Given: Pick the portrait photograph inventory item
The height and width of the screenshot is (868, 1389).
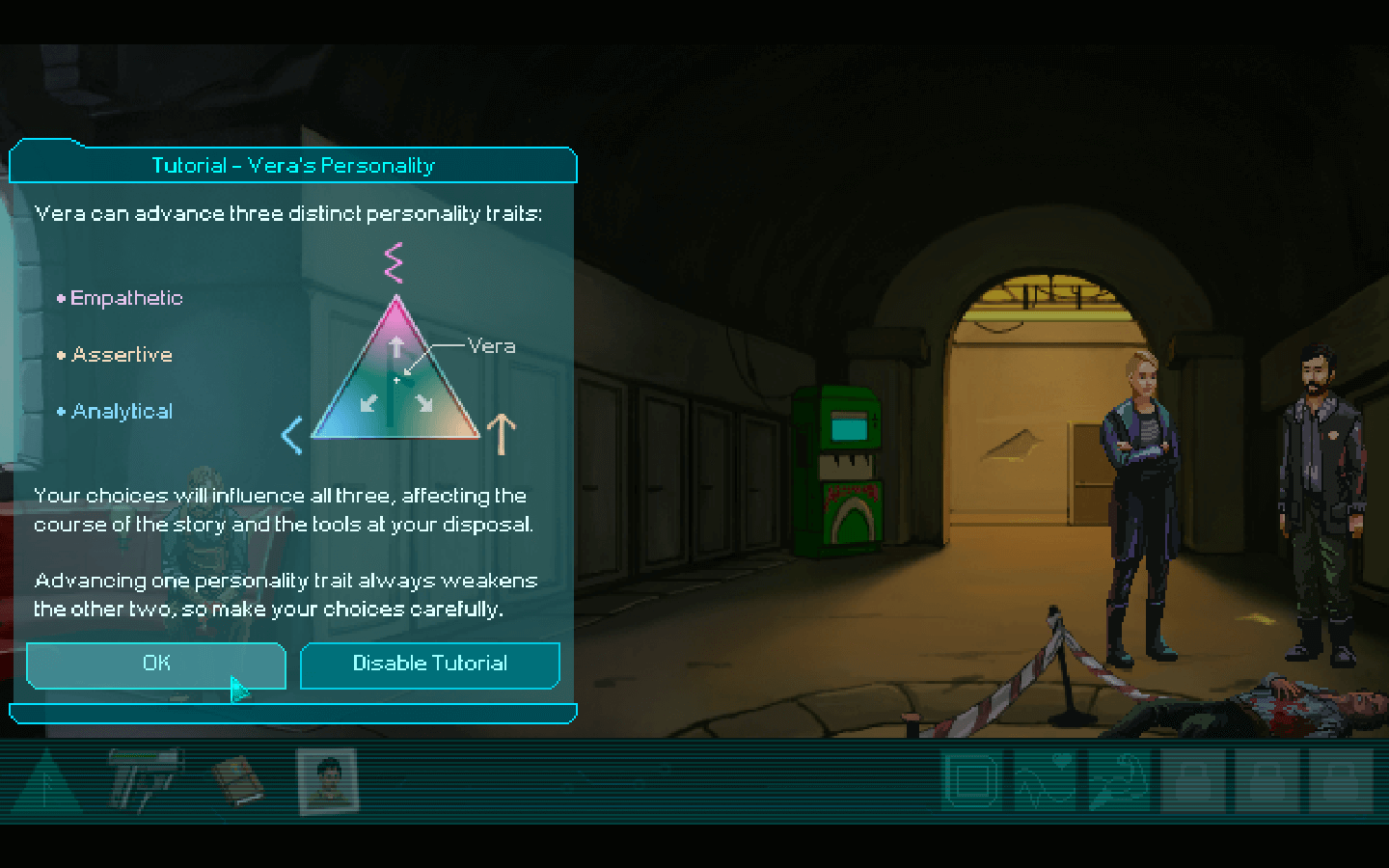Looking at the screenshot, I should point(328,780).
